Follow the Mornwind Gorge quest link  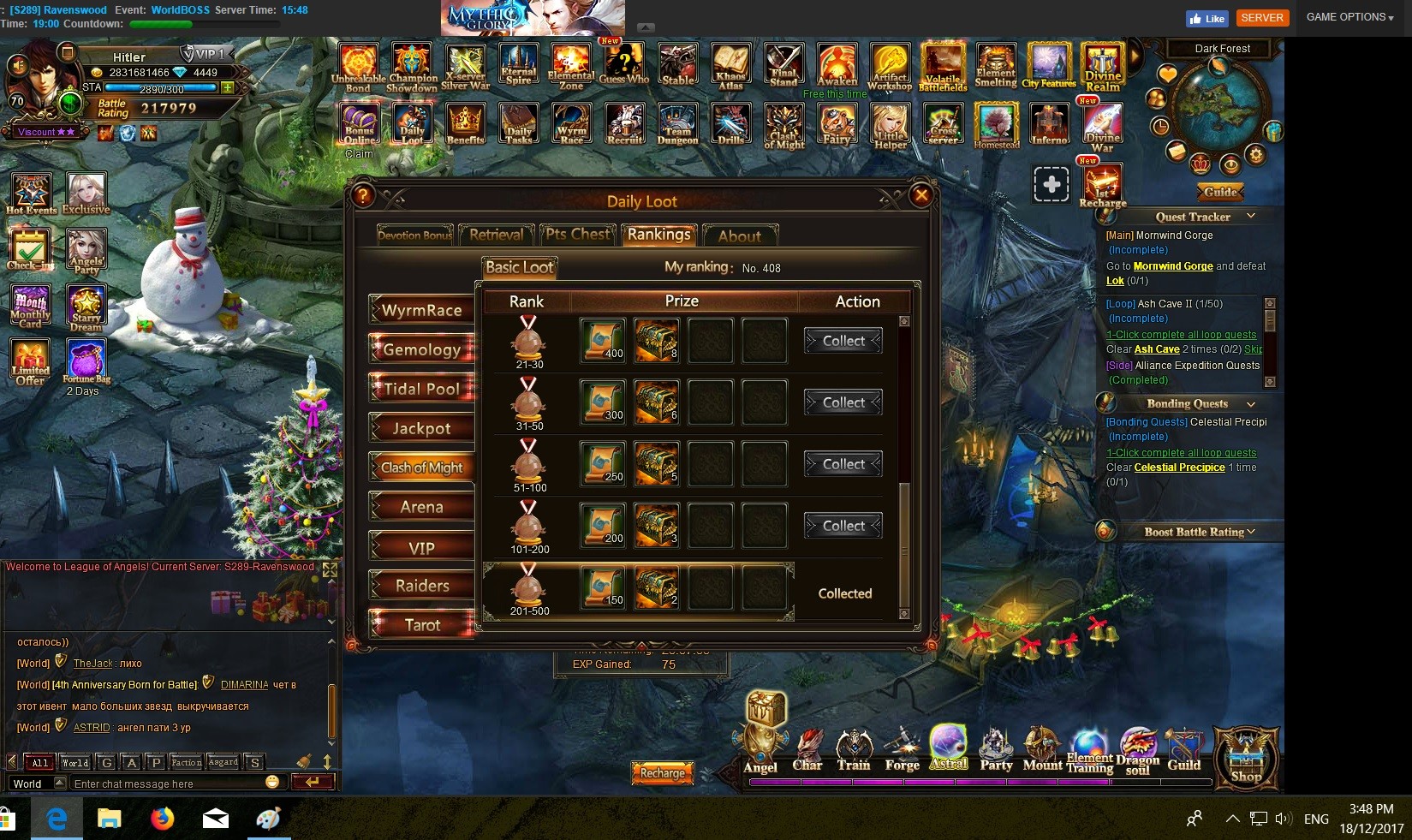(1172, 266)
